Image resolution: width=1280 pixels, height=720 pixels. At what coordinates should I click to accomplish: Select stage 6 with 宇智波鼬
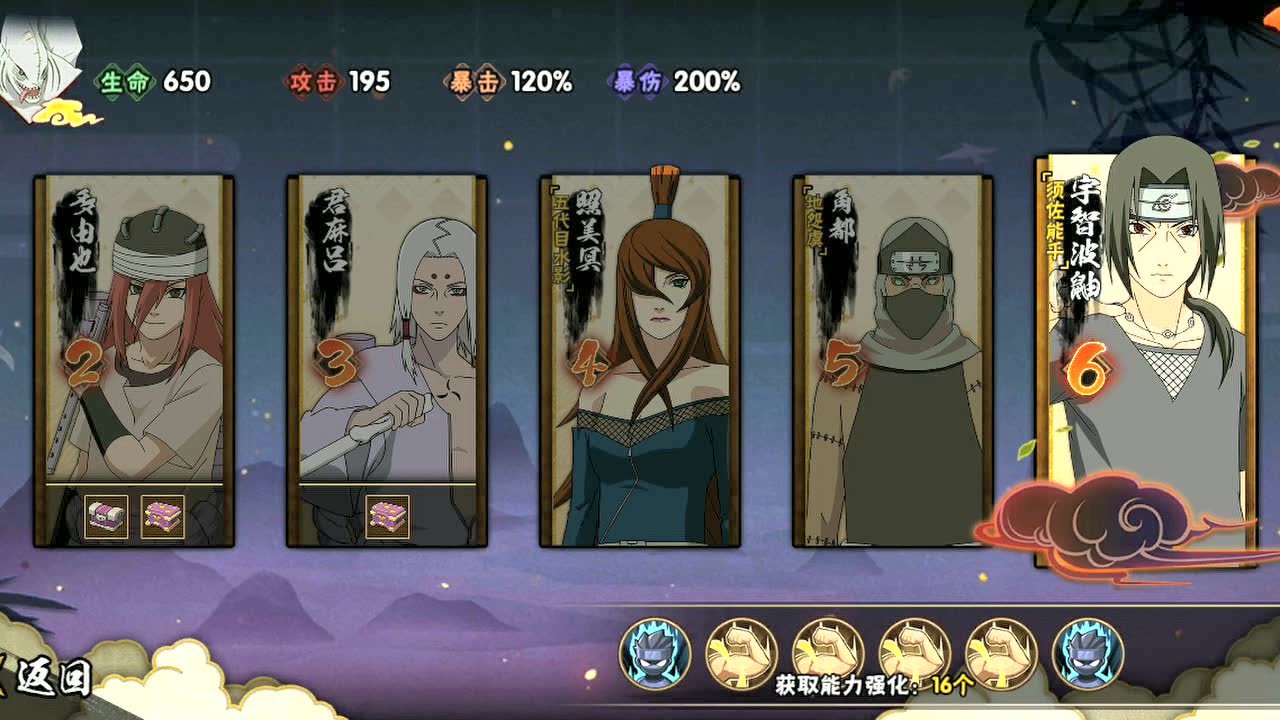[x=1145, y=360]
